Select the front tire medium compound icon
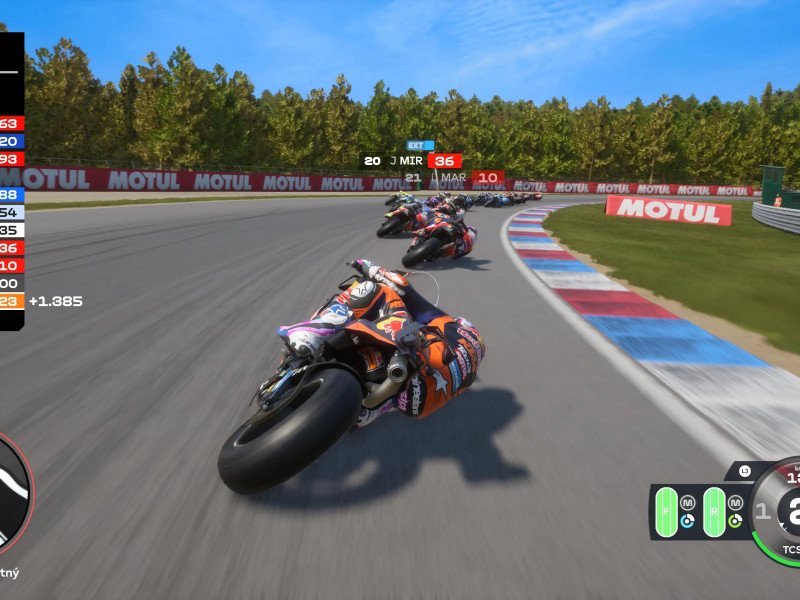Screen dimensions: 800x600 click(687, 502)
